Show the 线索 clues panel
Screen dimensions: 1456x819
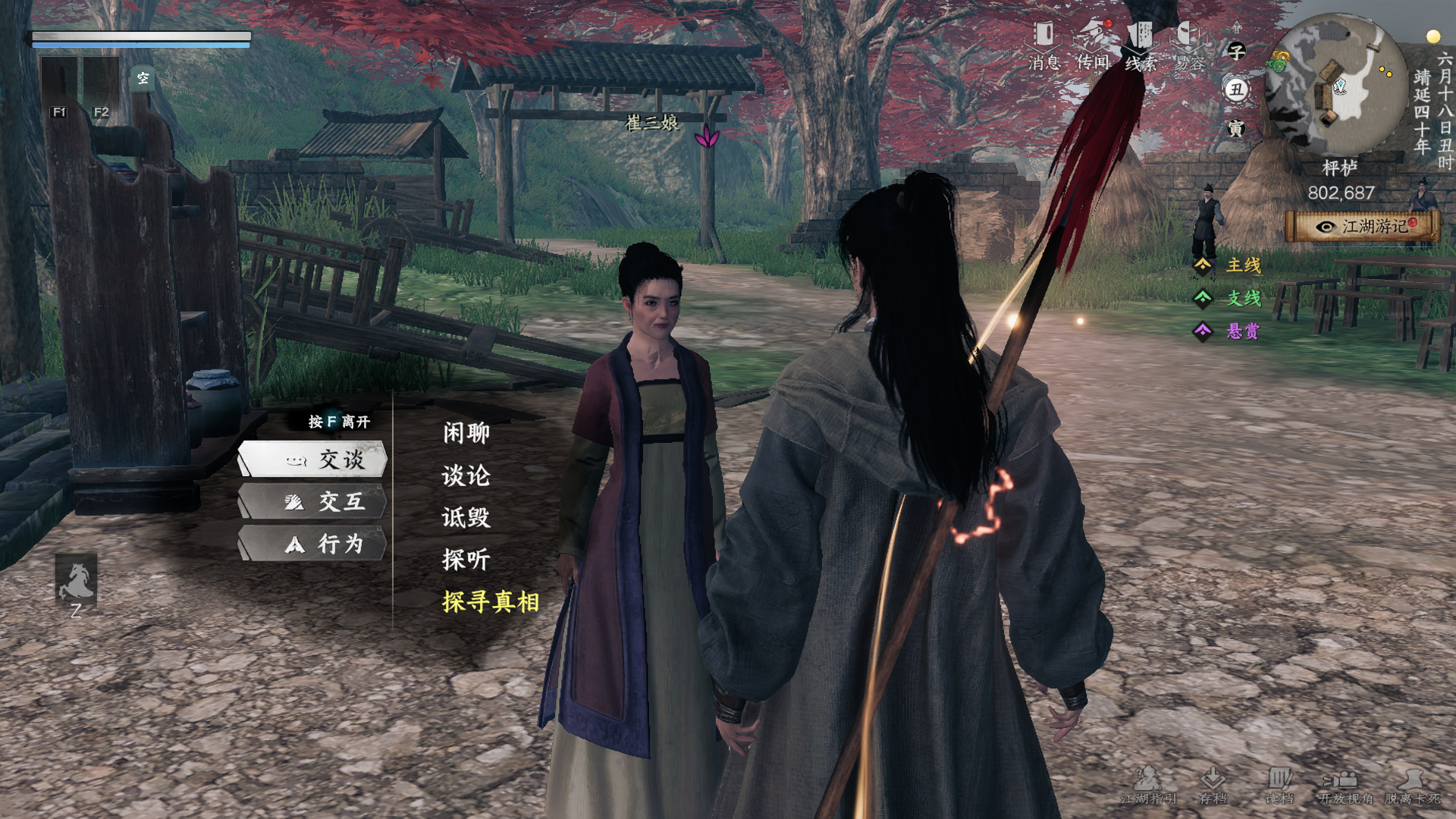1141,45
